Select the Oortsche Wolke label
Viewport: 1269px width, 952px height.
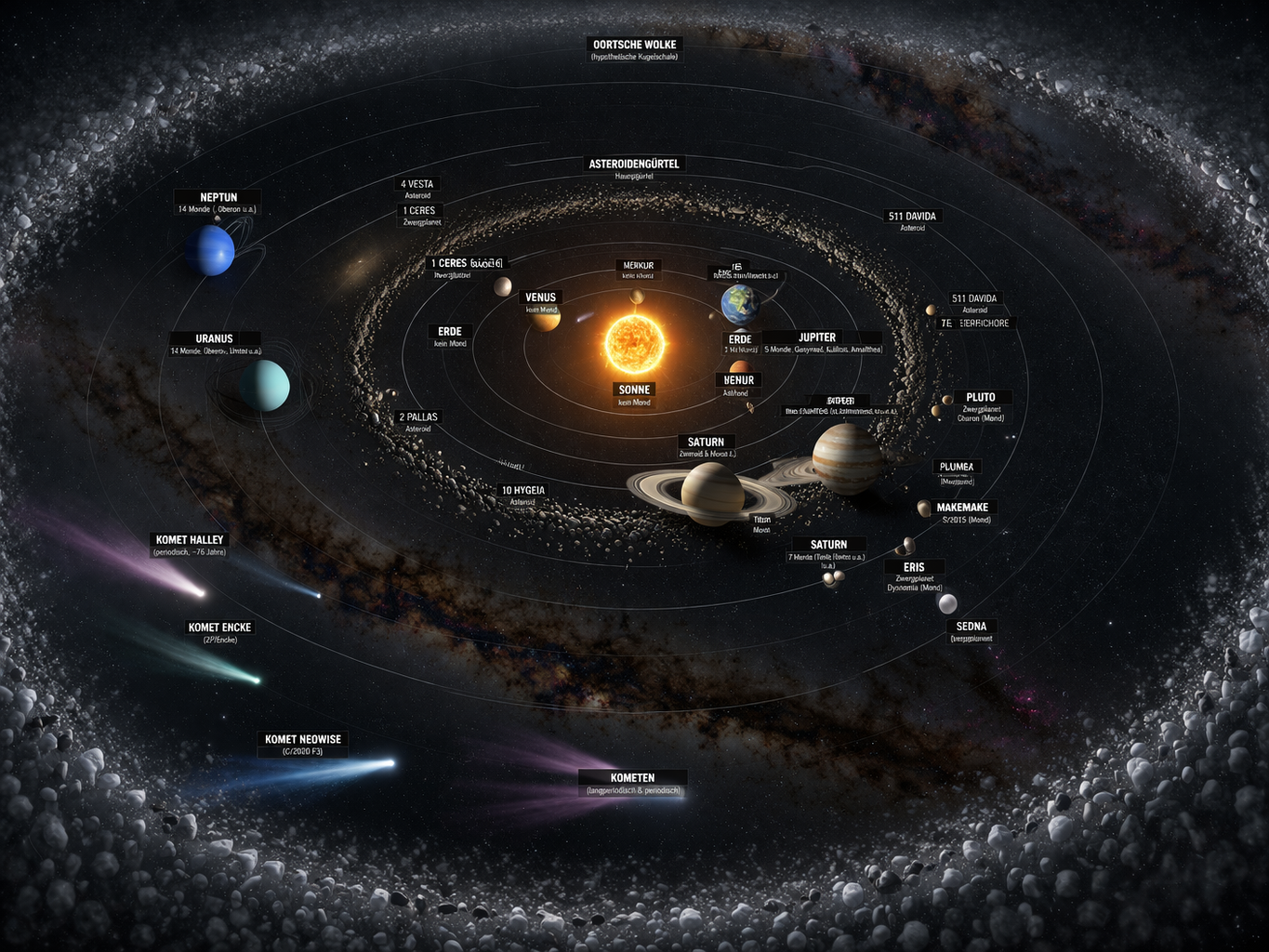point(635,45)
